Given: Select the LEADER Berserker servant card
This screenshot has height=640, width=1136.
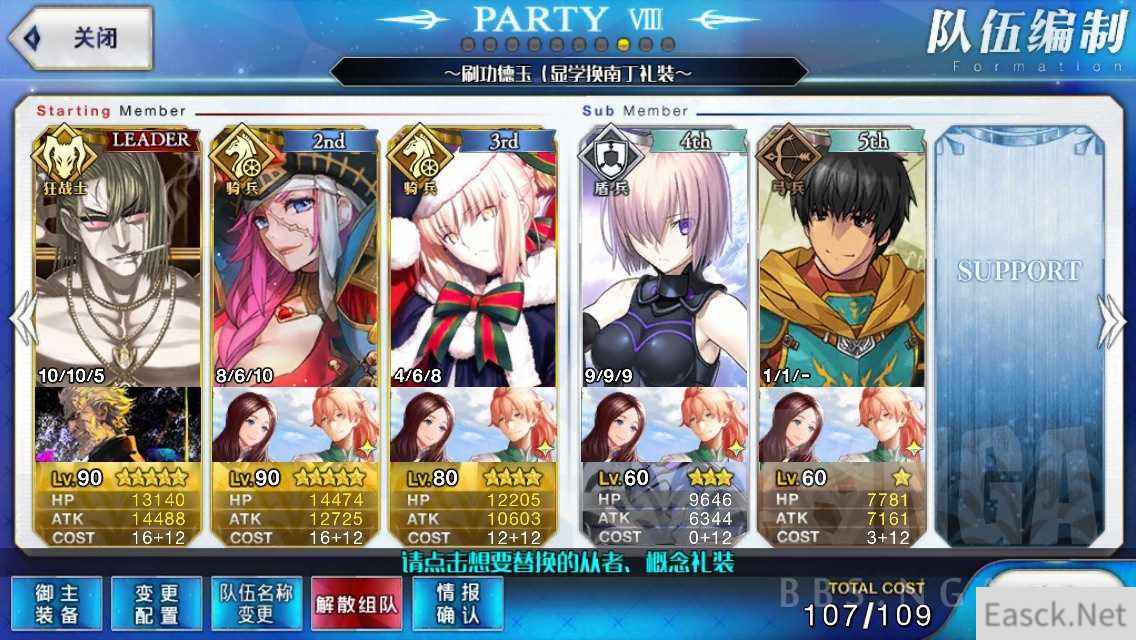Looking at the screenshot, I should coord(118,260).
